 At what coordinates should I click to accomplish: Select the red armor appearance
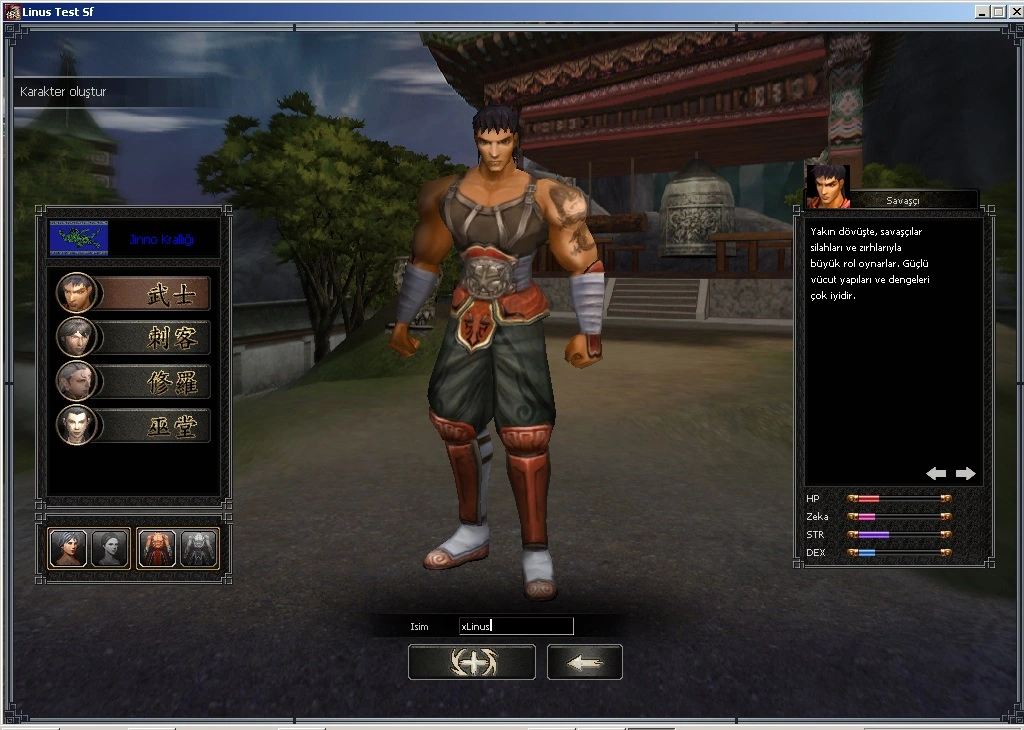tap(157, 549)
